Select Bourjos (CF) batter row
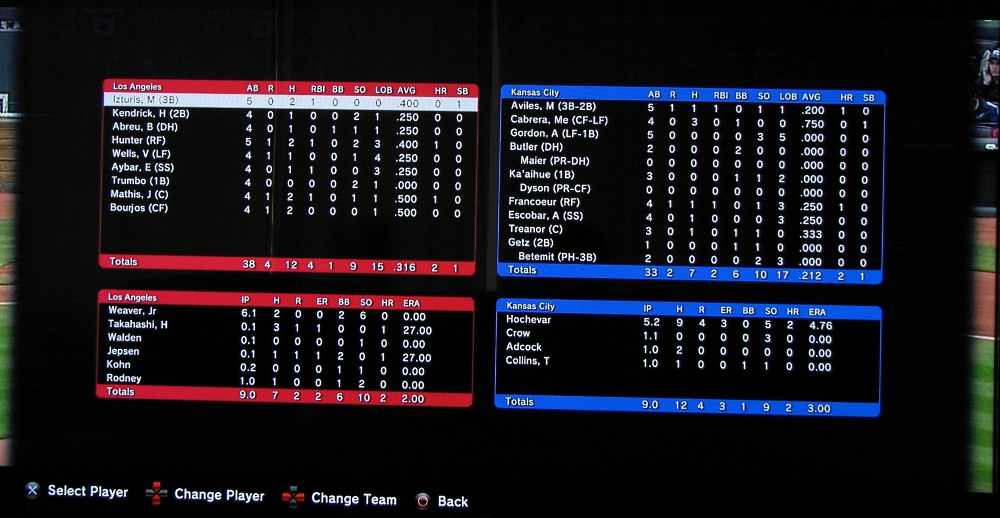Viewport: 1000px width, 518px height. [x=140, y=208]
